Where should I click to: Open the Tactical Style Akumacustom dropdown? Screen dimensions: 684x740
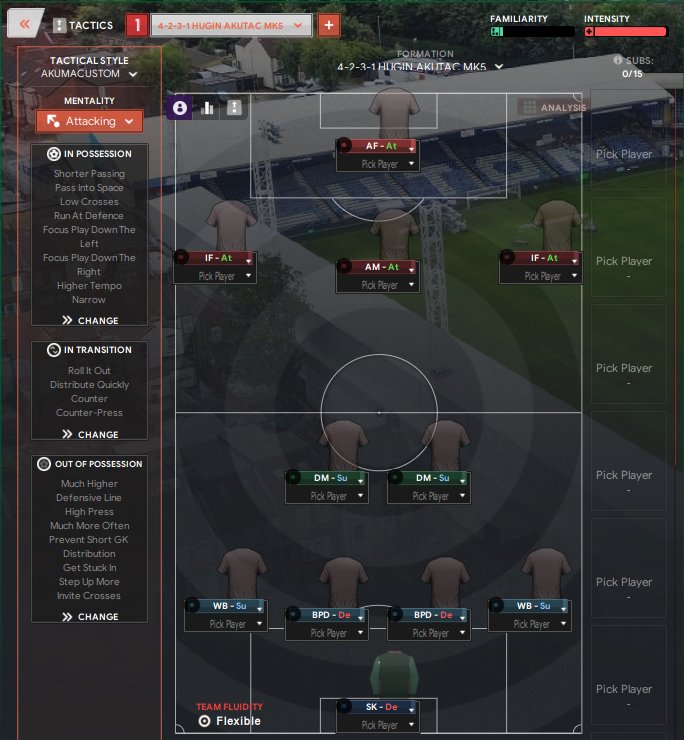(x=90, y=74)
